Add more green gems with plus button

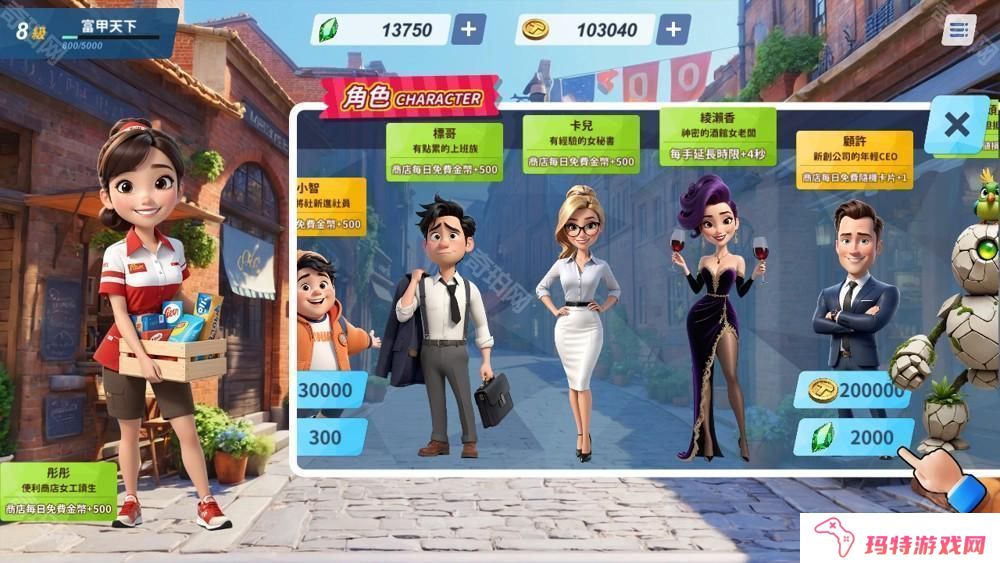click(x=468, y=29)
